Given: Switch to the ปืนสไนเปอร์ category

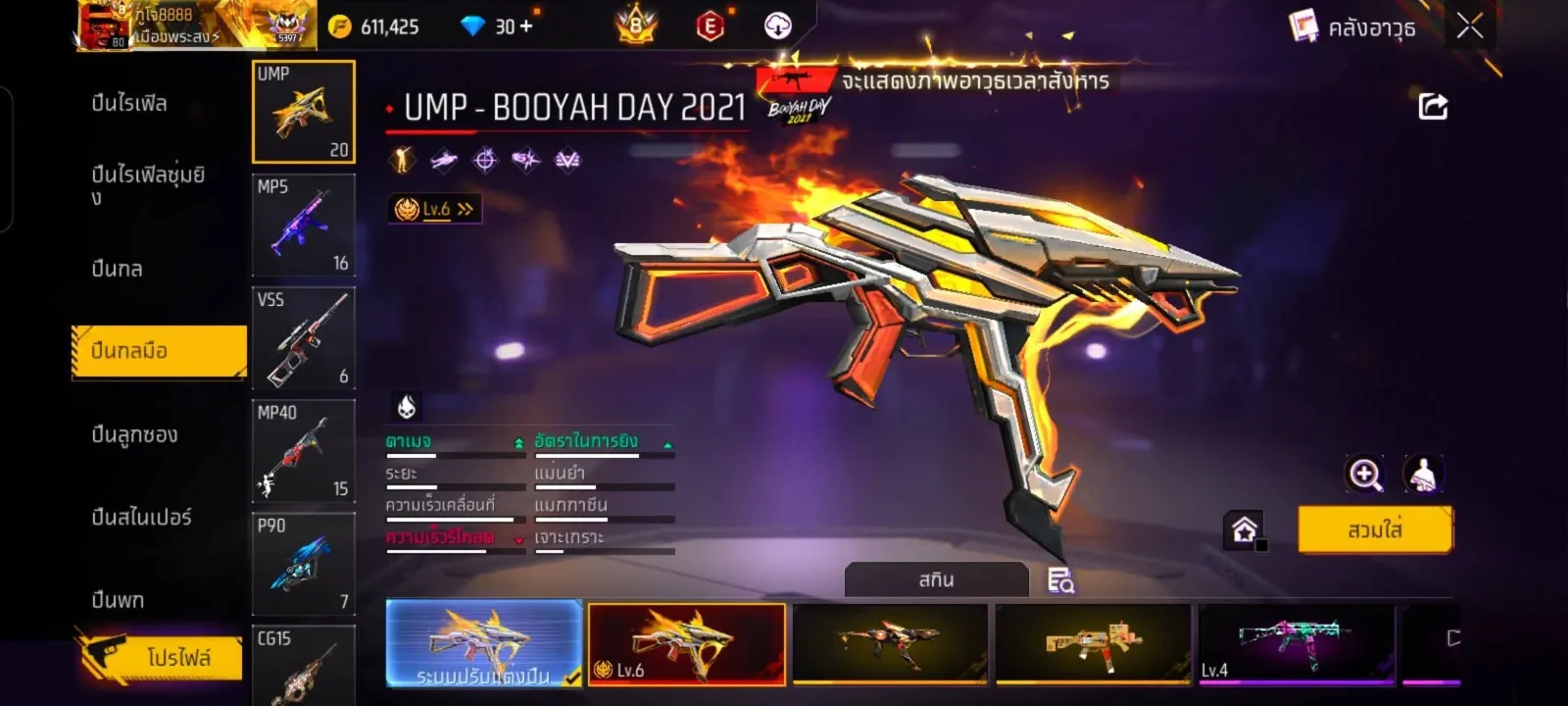Looking at the screenshot, I should coord(141,517).
